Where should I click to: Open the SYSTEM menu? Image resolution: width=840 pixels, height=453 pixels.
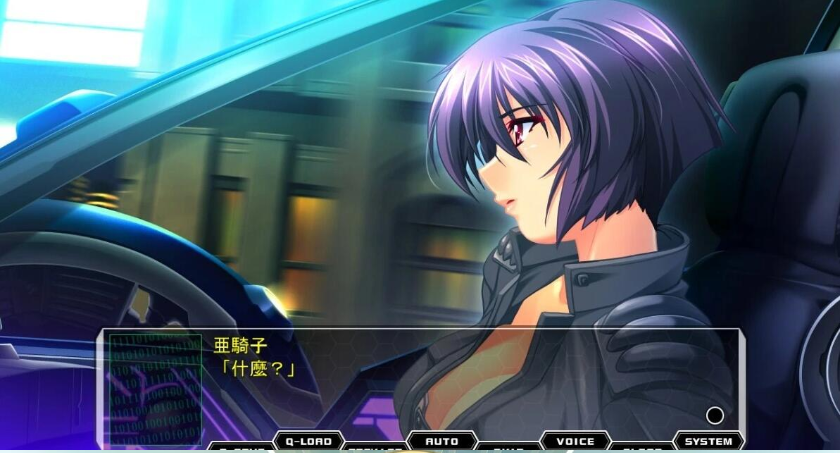(x=708, y=441)
